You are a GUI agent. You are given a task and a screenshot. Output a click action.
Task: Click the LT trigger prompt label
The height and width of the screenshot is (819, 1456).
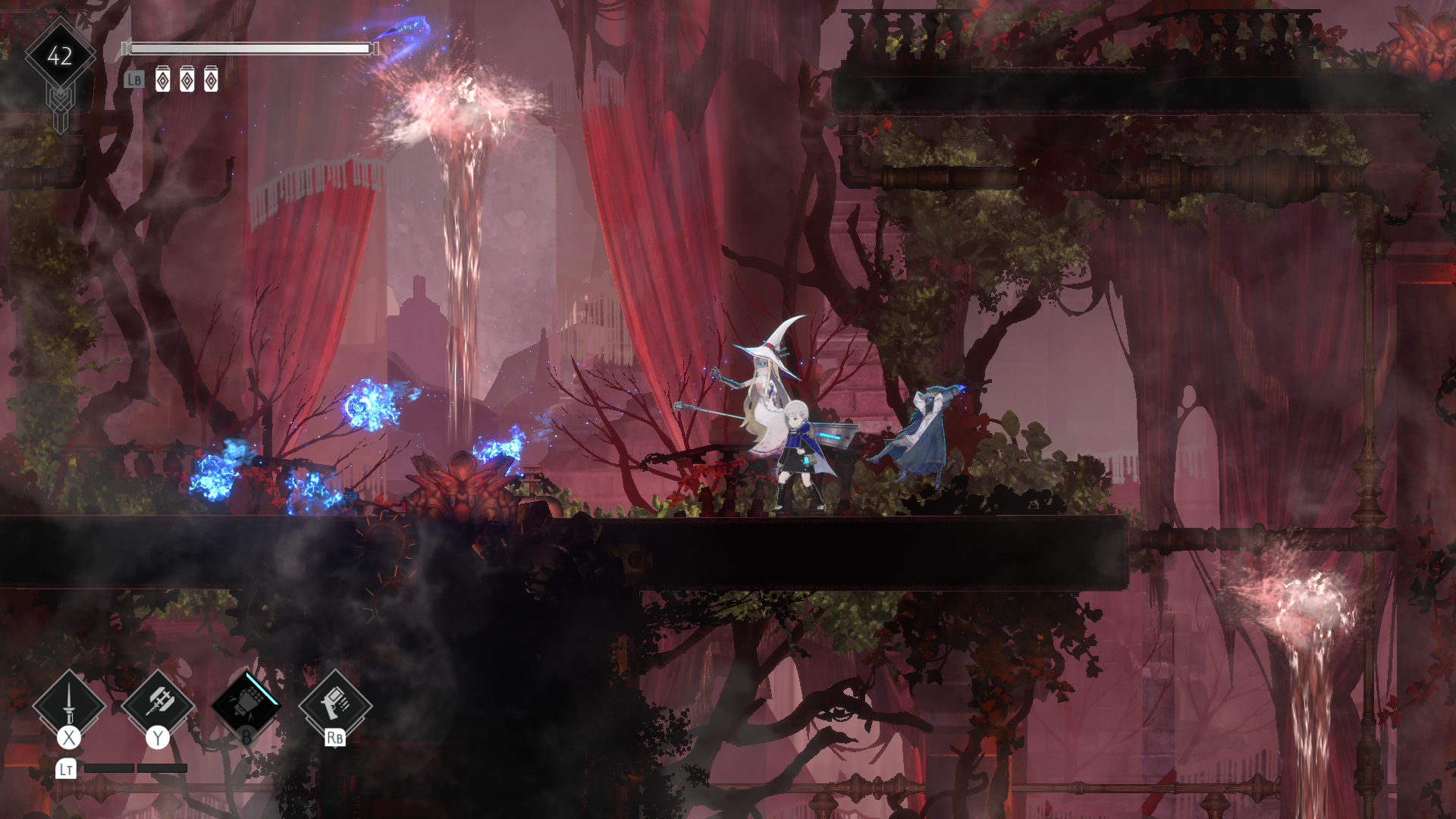(65, 769)
